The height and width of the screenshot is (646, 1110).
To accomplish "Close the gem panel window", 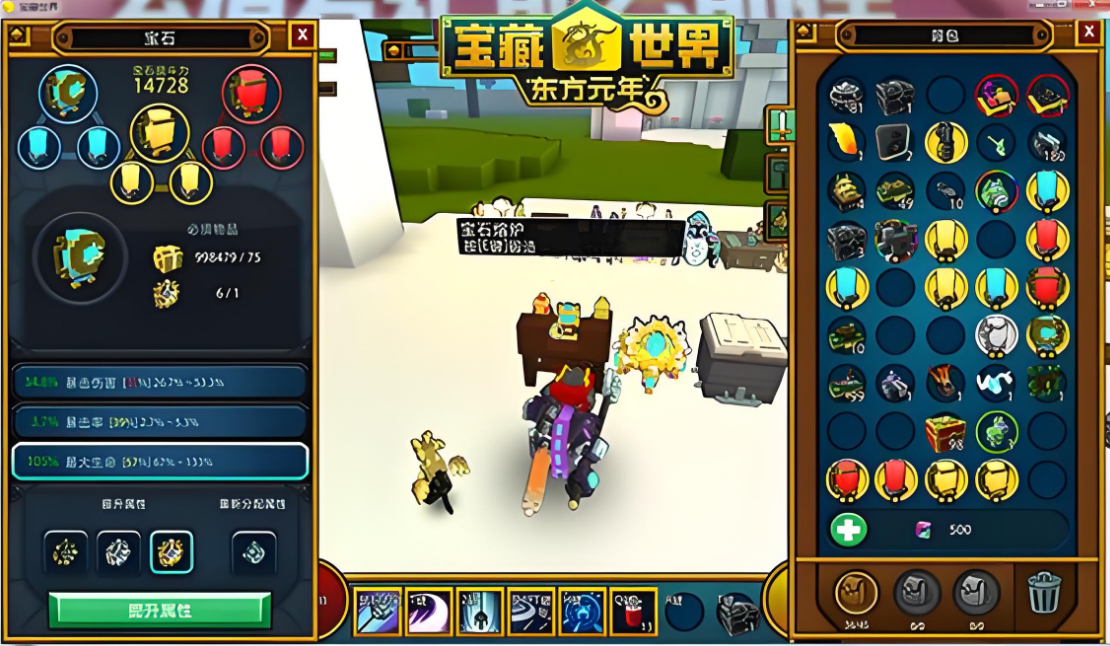I will point(303,36).
